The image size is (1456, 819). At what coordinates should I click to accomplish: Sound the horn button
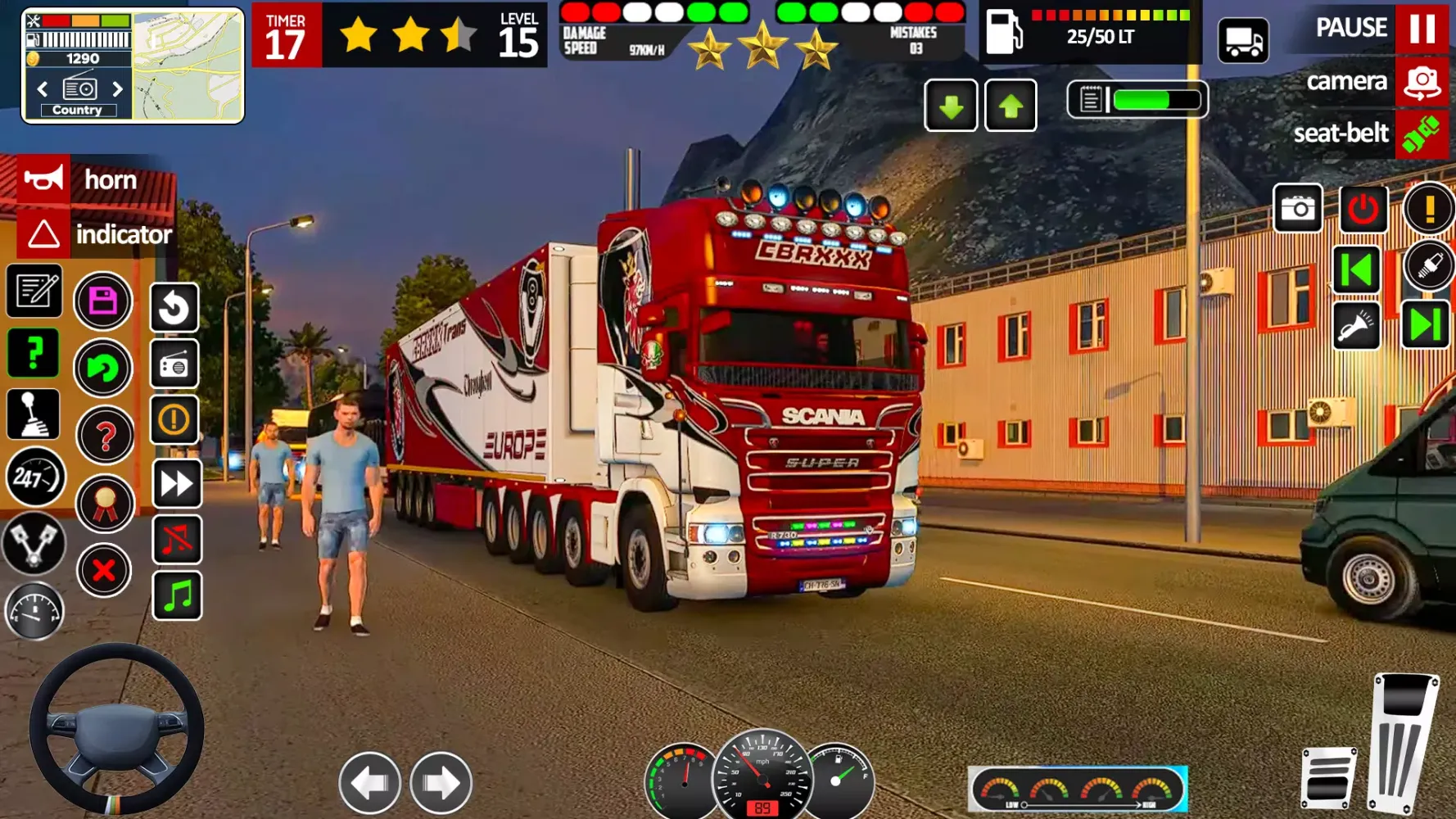tap(44, 179)
